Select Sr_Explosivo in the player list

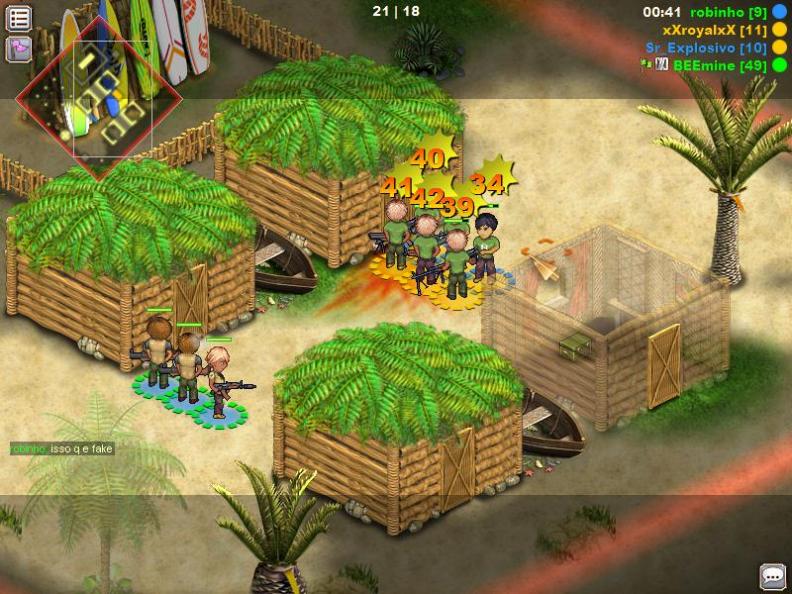click(706, 48)
